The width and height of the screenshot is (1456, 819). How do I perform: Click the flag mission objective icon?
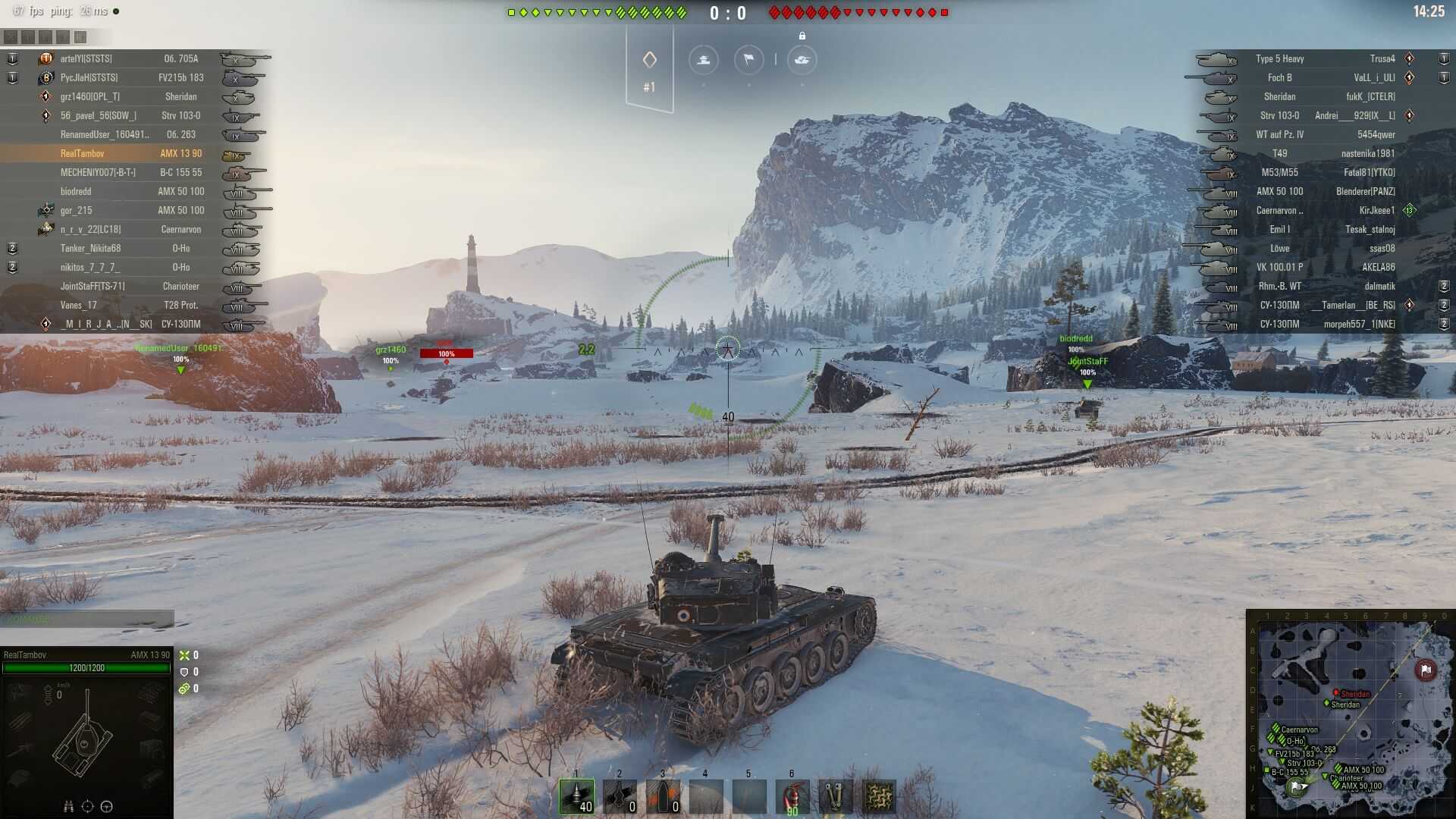coord(748,60)
